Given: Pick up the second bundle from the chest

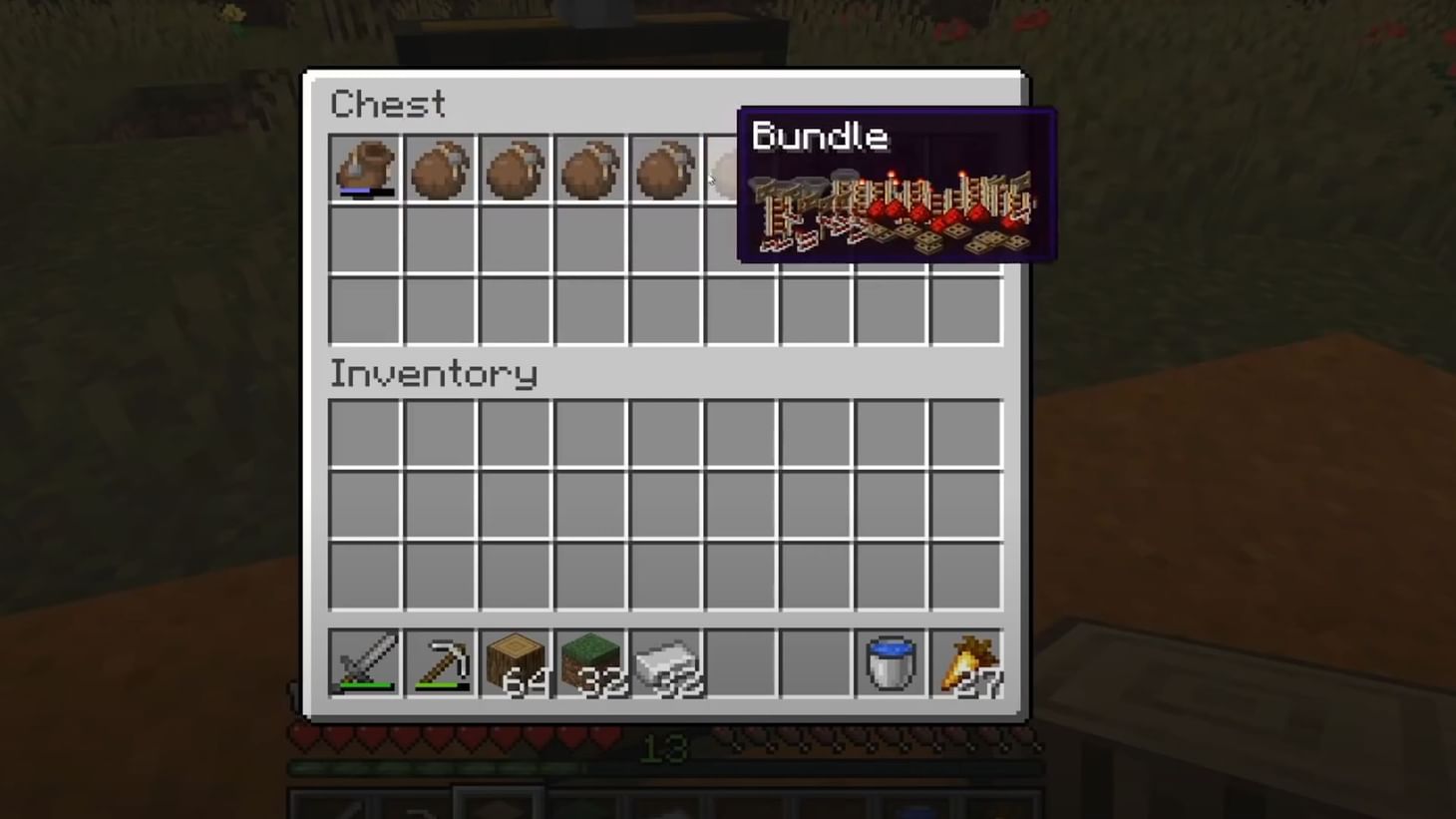Looking at the screenshot, I should point(440,168).
